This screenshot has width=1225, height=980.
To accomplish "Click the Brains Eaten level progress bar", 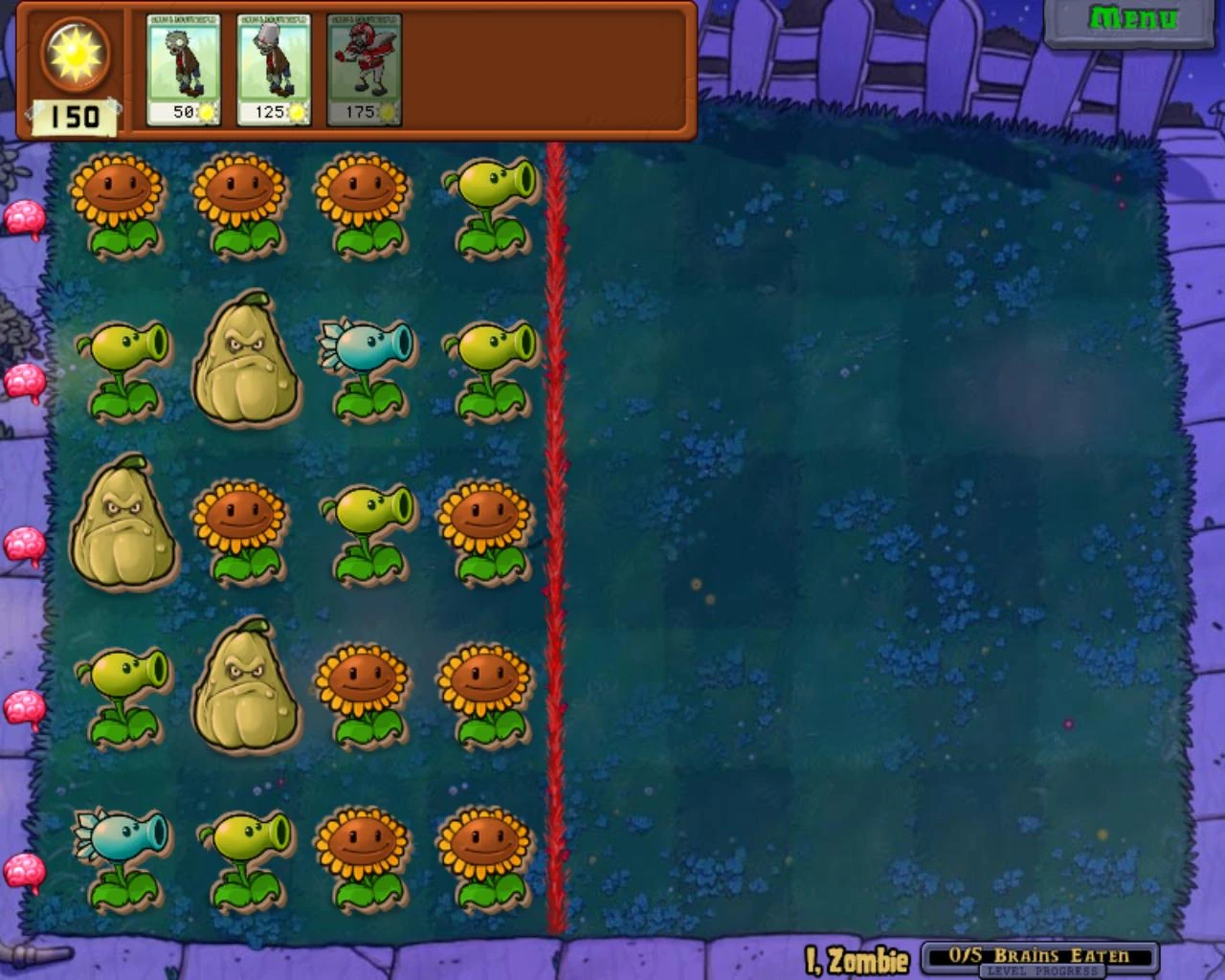I will (x=1038, y=956).
